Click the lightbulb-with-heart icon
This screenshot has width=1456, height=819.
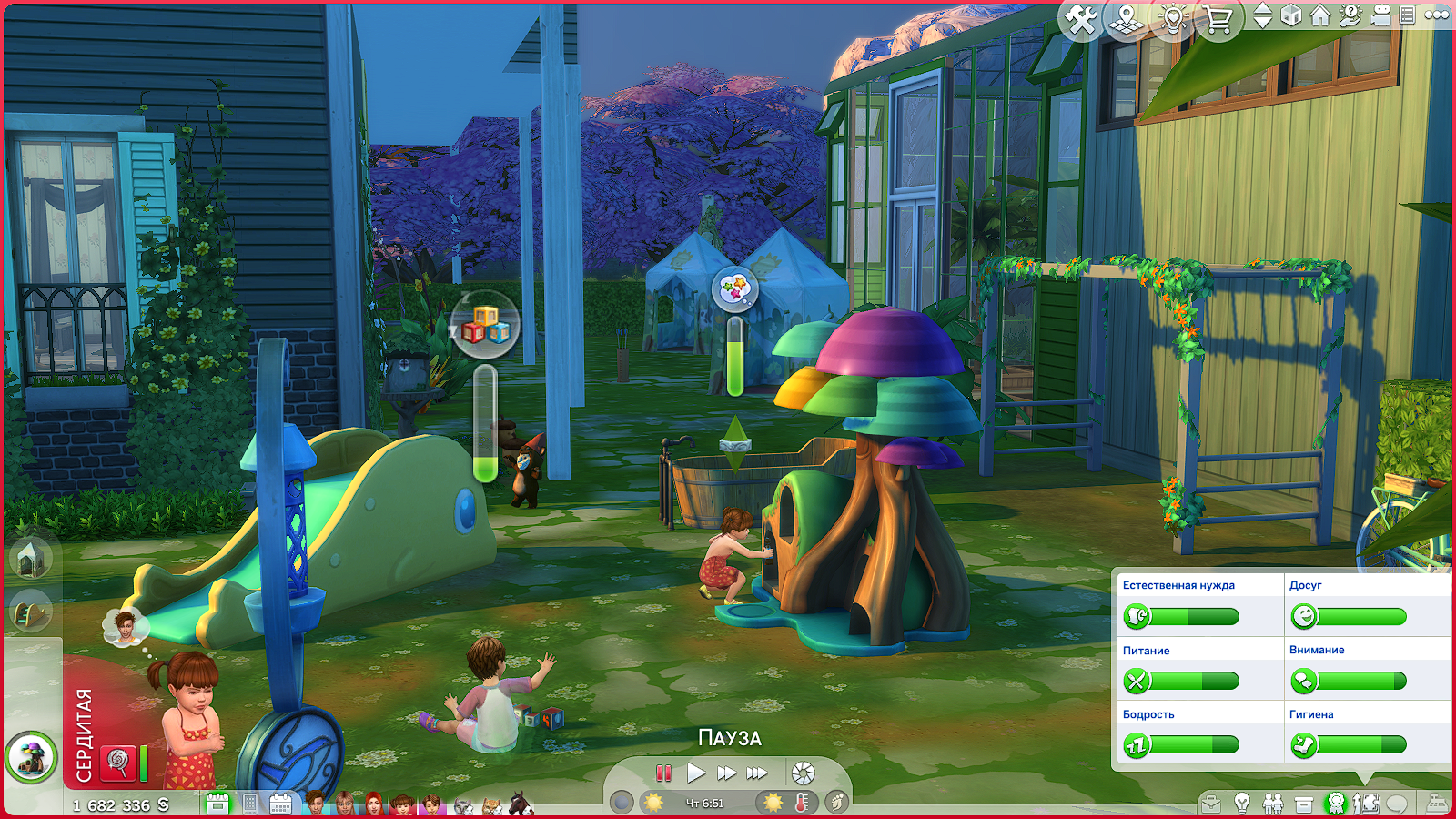click(x=1173, y=19)
